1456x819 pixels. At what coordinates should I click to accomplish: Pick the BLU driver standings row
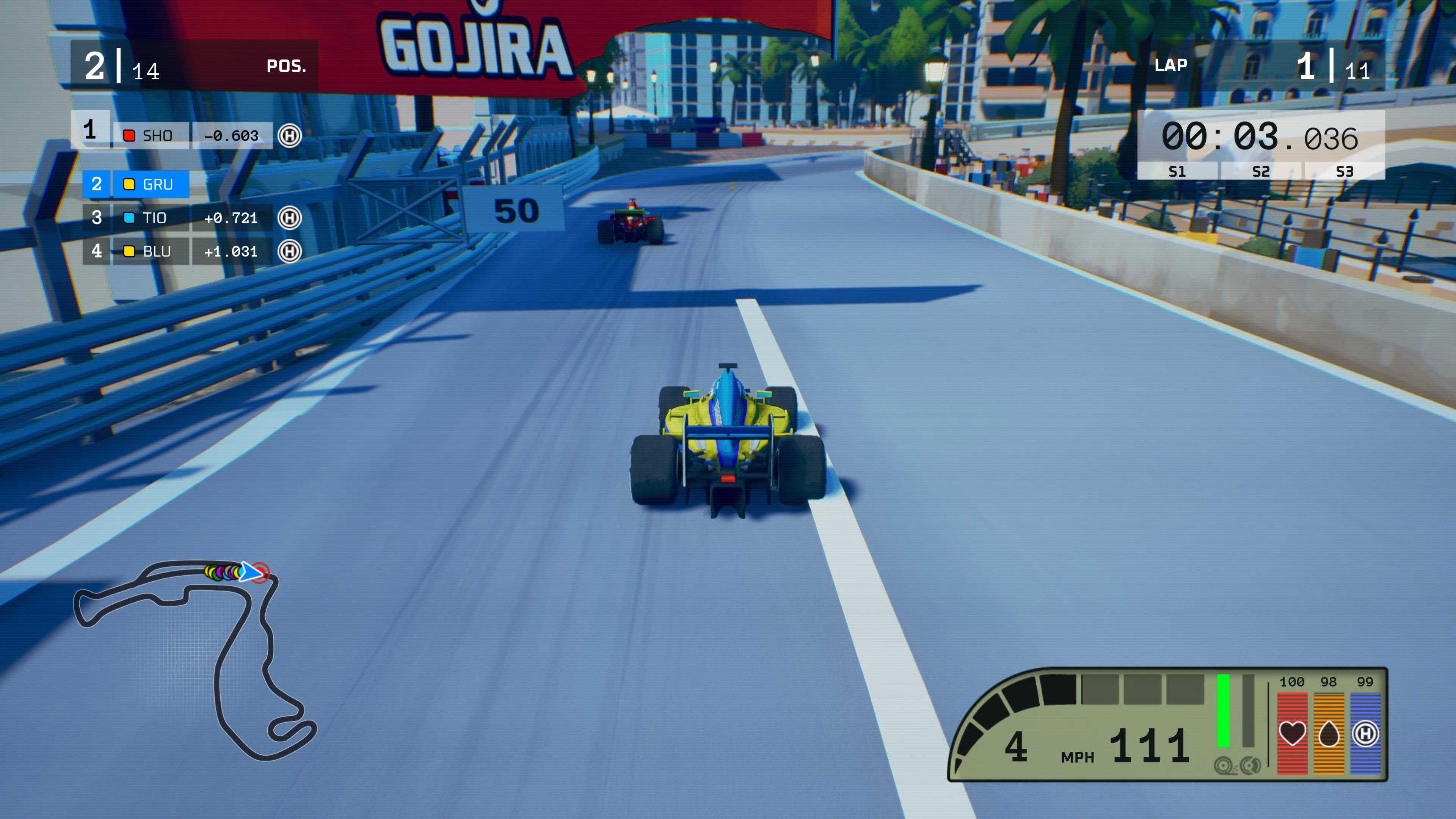coord(187,251)
